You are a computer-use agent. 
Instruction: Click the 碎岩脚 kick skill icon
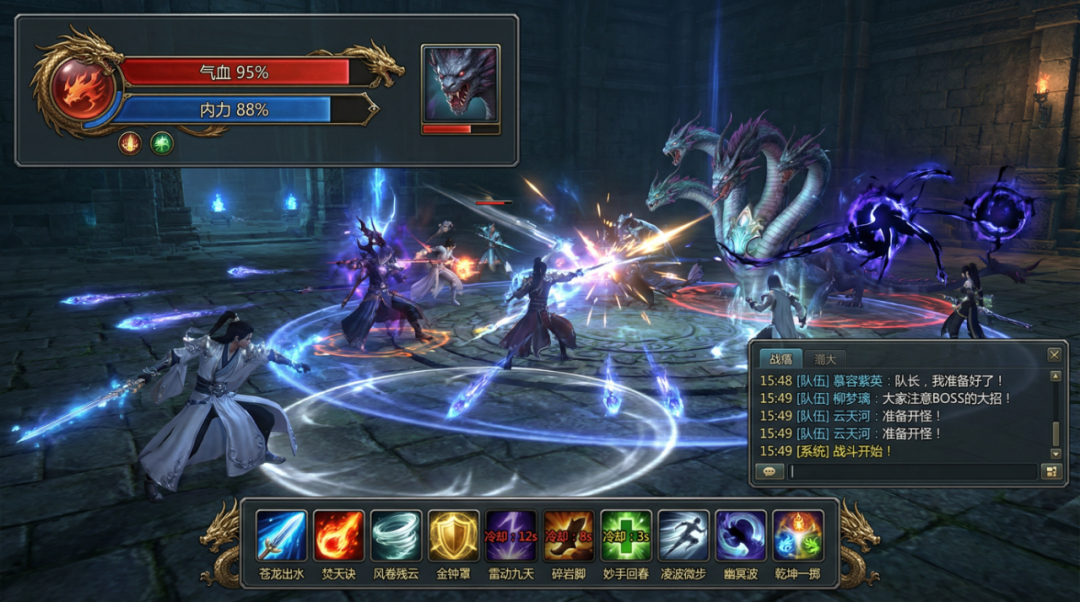[569, 535]
